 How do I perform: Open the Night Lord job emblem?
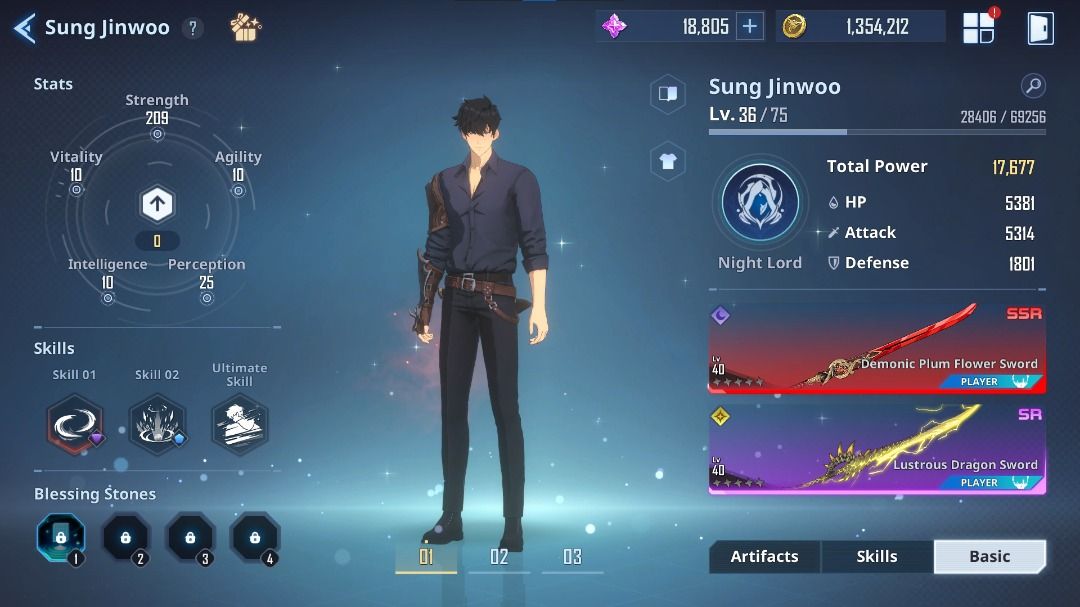[x=760, y=204]
